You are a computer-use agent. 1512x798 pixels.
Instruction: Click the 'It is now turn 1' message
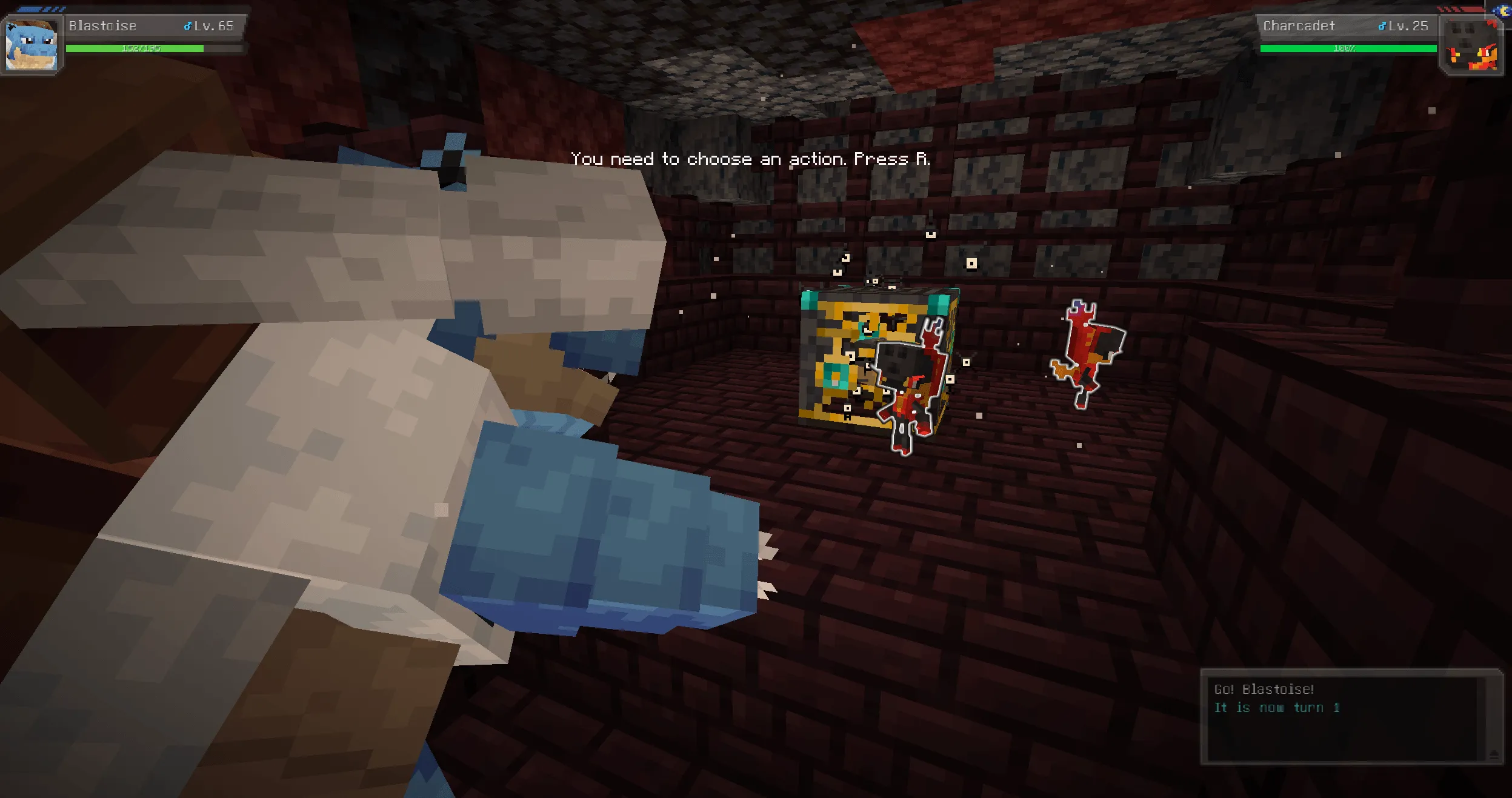click(1283, 707)
